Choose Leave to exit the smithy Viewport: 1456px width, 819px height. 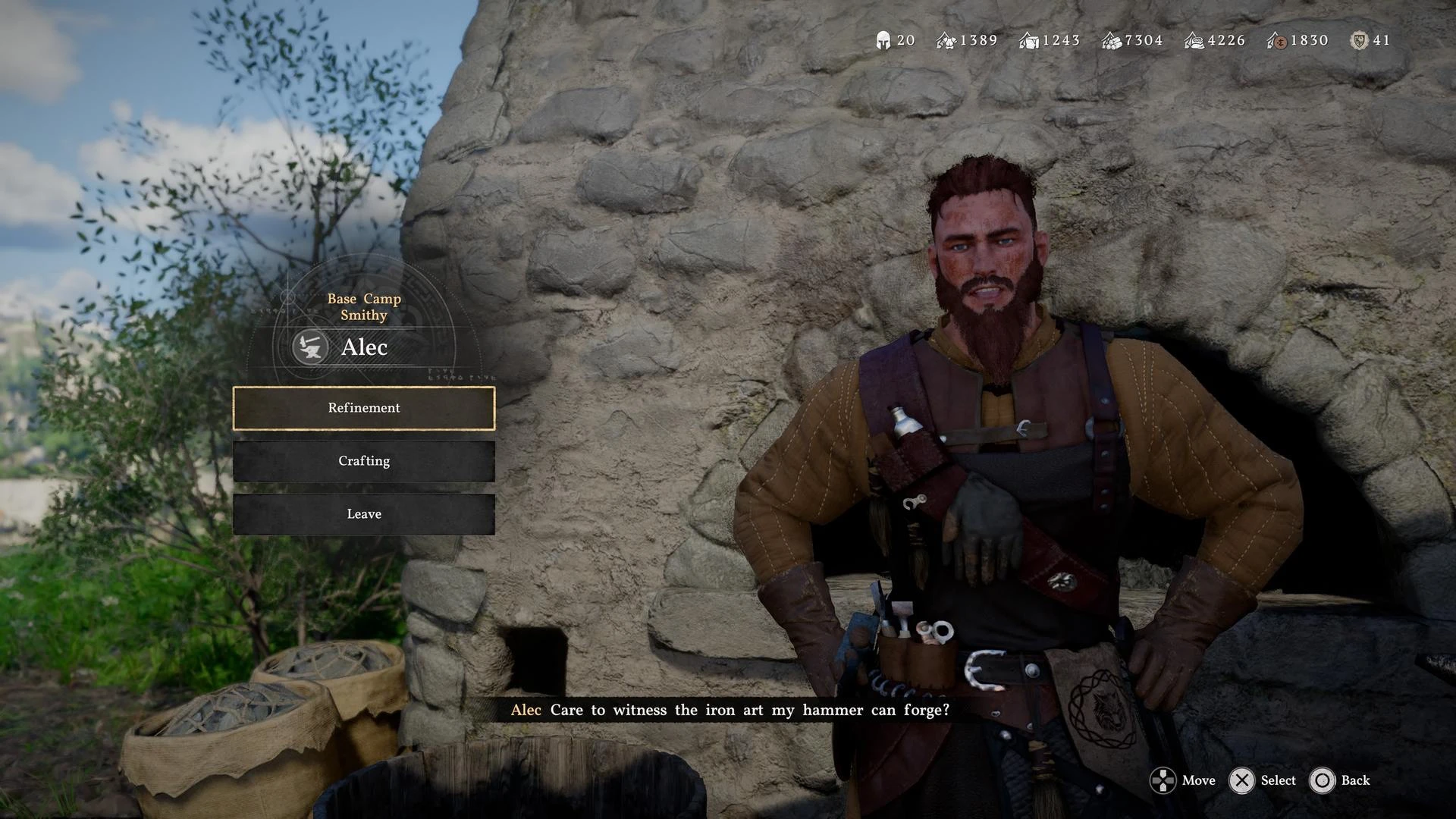coord(364,514)
